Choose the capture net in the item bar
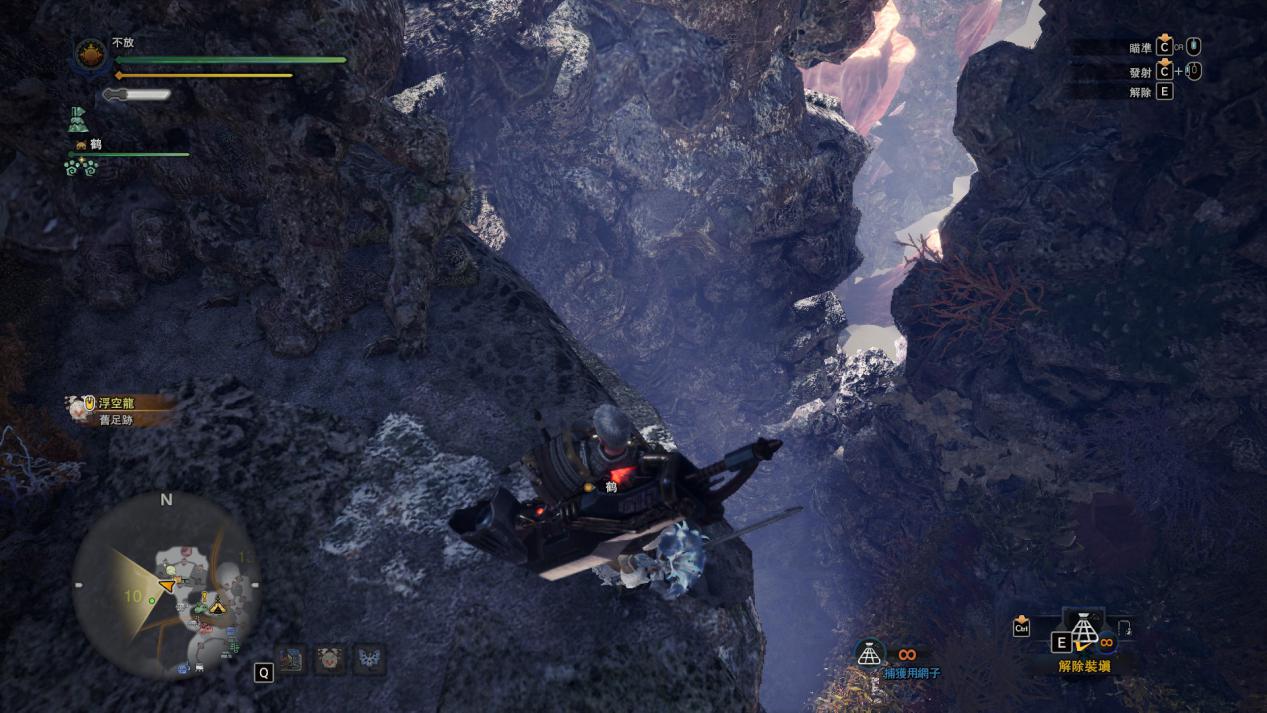This screenshot has width=1267, height=713. [x=1084, y=630]
